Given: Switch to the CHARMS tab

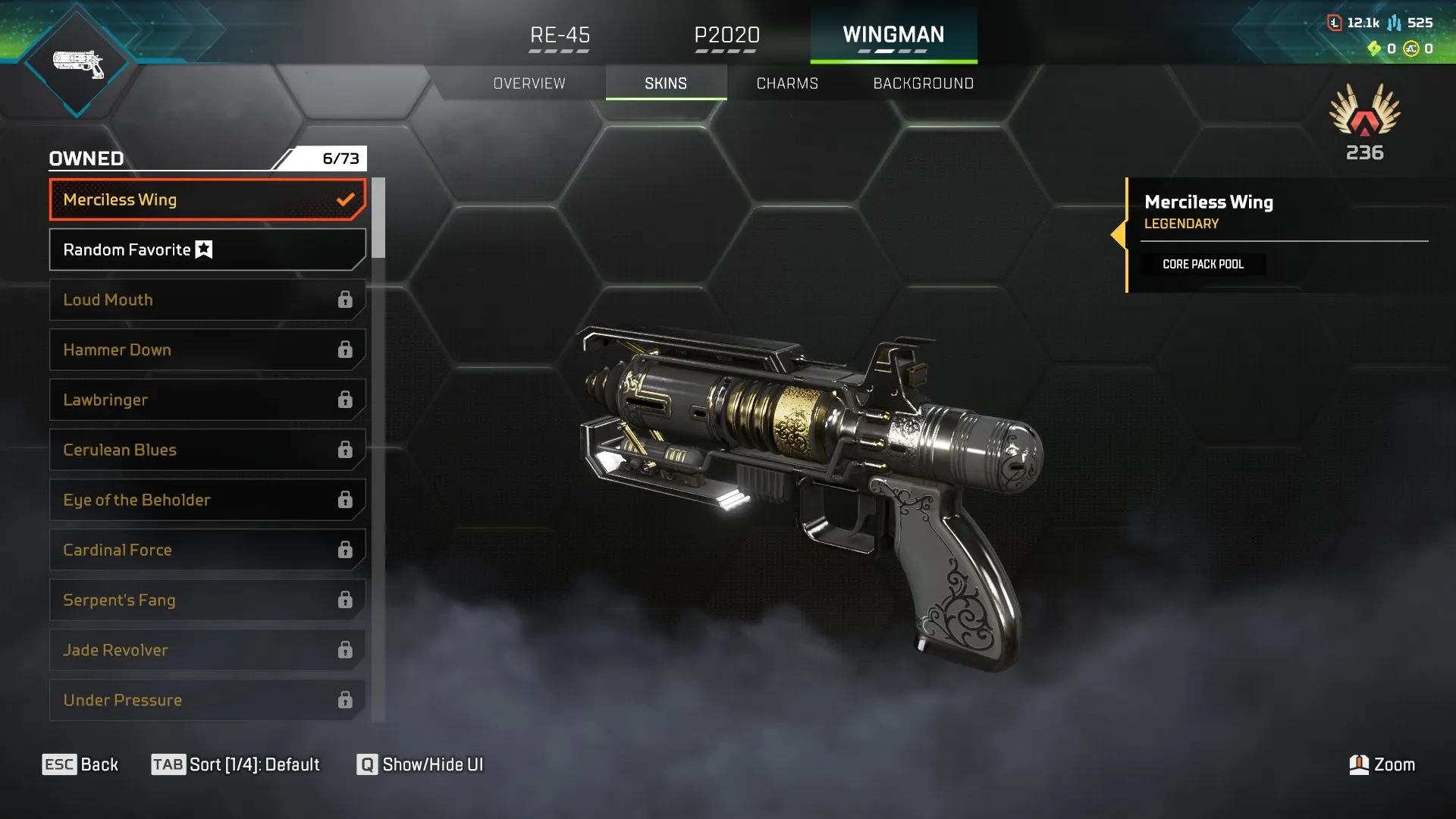Looking at the screenshot, I should click(x=786, y=83).
